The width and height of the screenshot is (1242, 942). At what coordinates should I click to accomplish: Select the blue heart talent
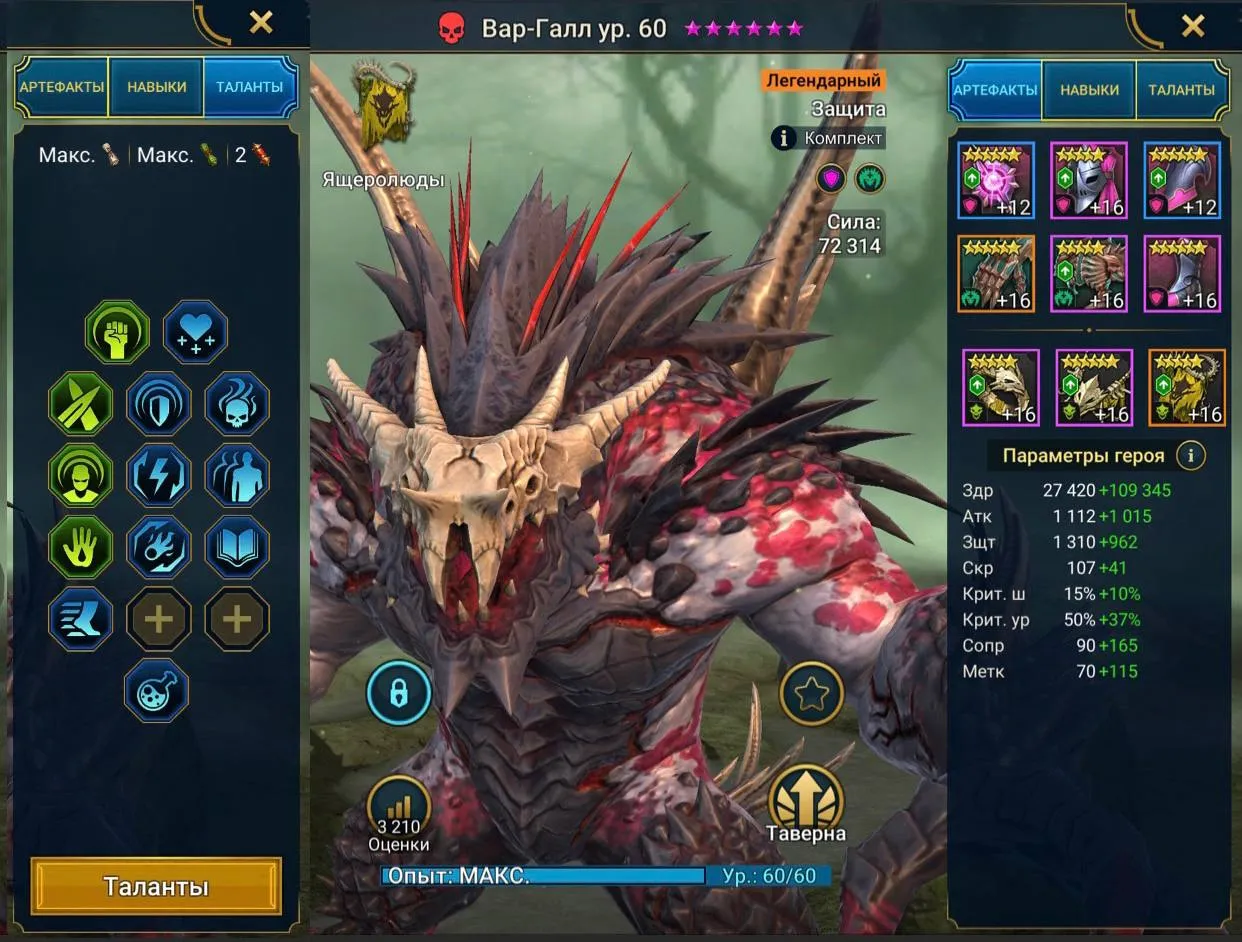195,333
